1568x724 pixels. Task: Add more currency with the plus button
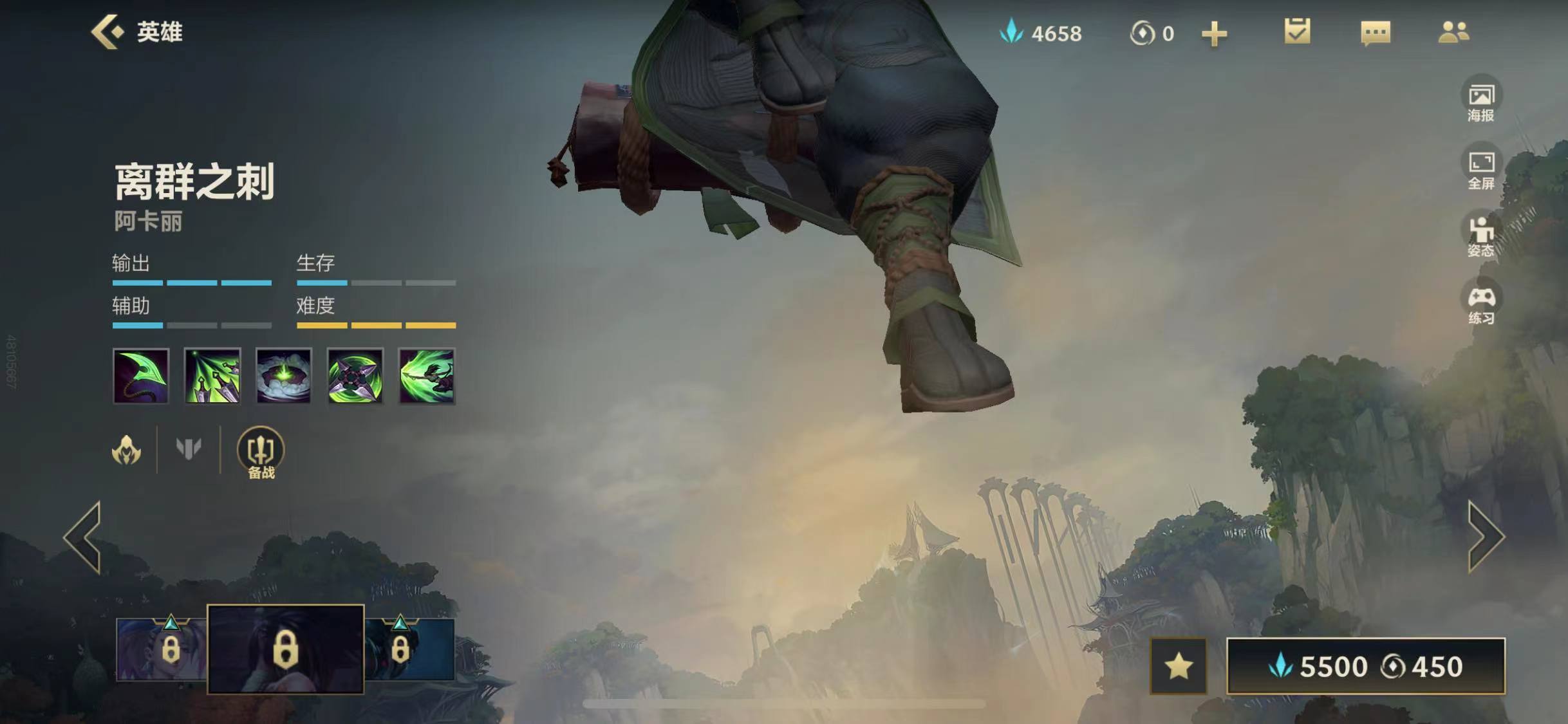[x=1214, y=33]
